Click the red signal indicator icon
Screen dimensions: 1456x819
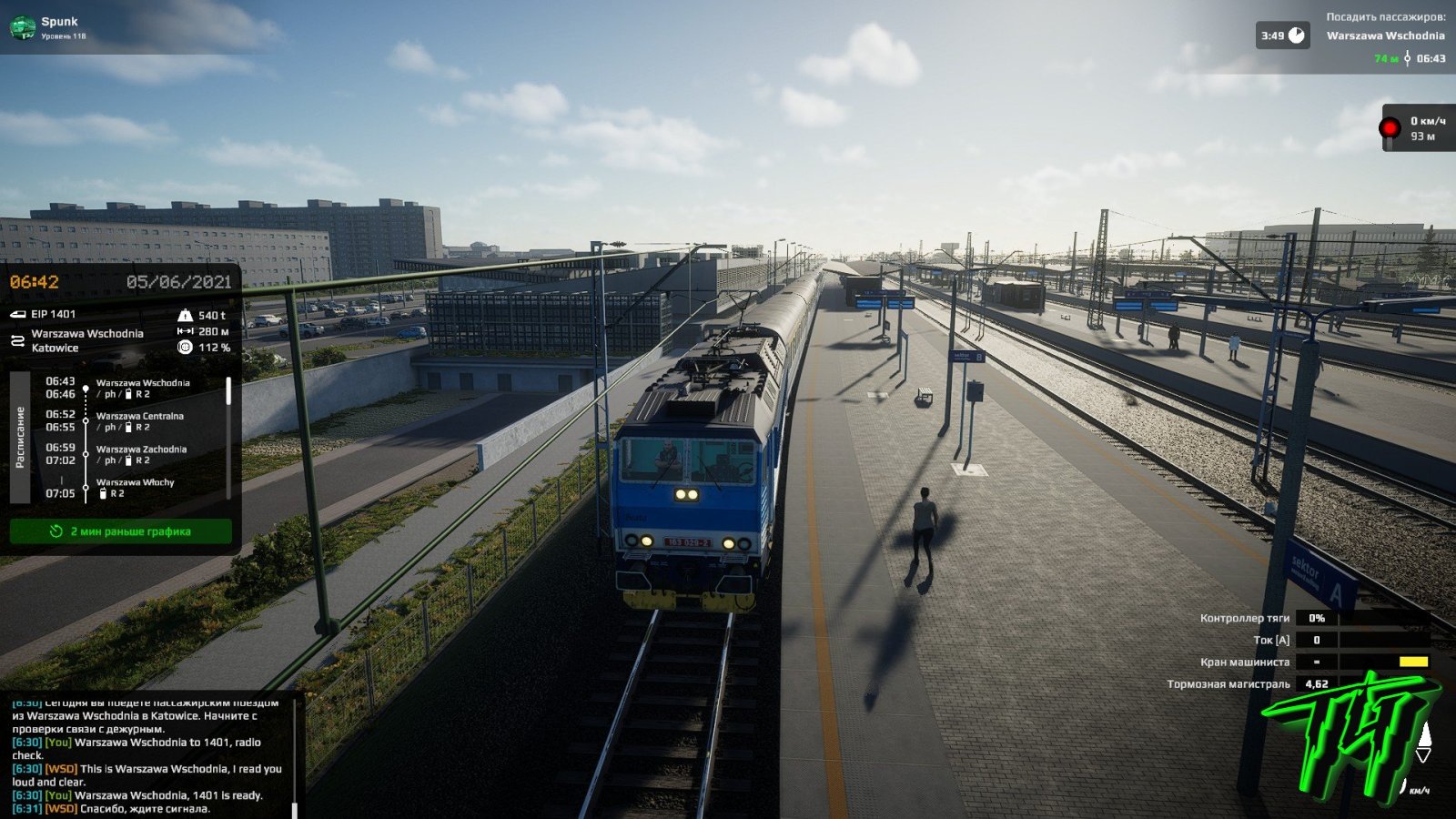1390,128
